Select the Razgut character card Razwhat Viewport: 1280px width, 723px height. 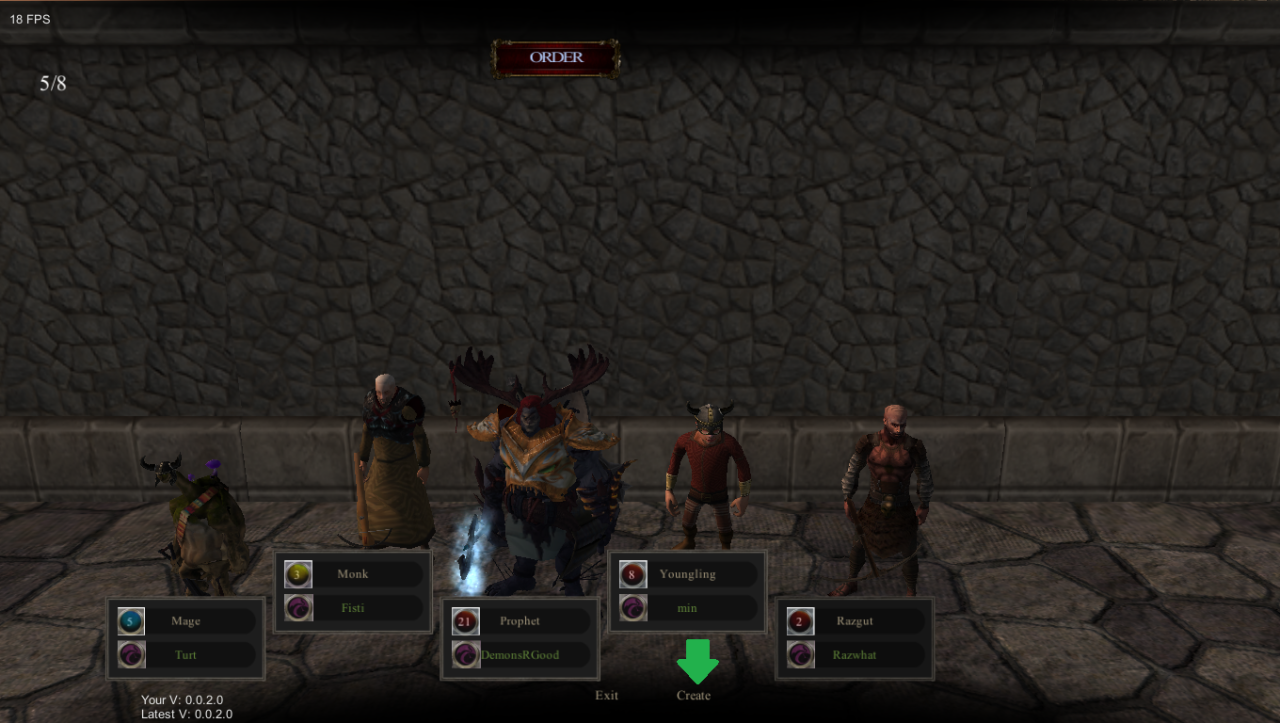[x=855, y=638]
